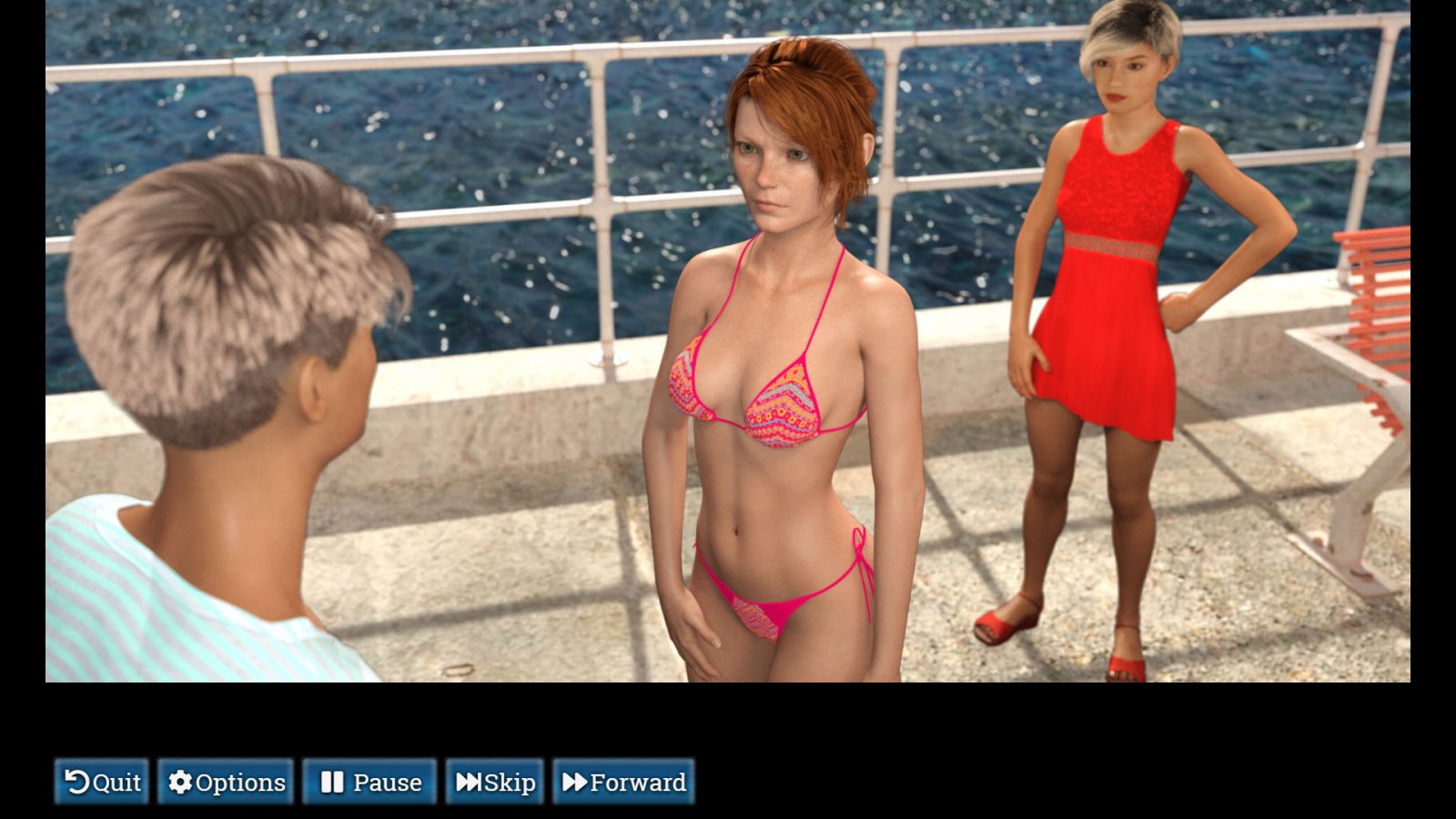1456x819 pixels.
Task: Click the man in the striped shirt
Action: [x=227, y=409]
